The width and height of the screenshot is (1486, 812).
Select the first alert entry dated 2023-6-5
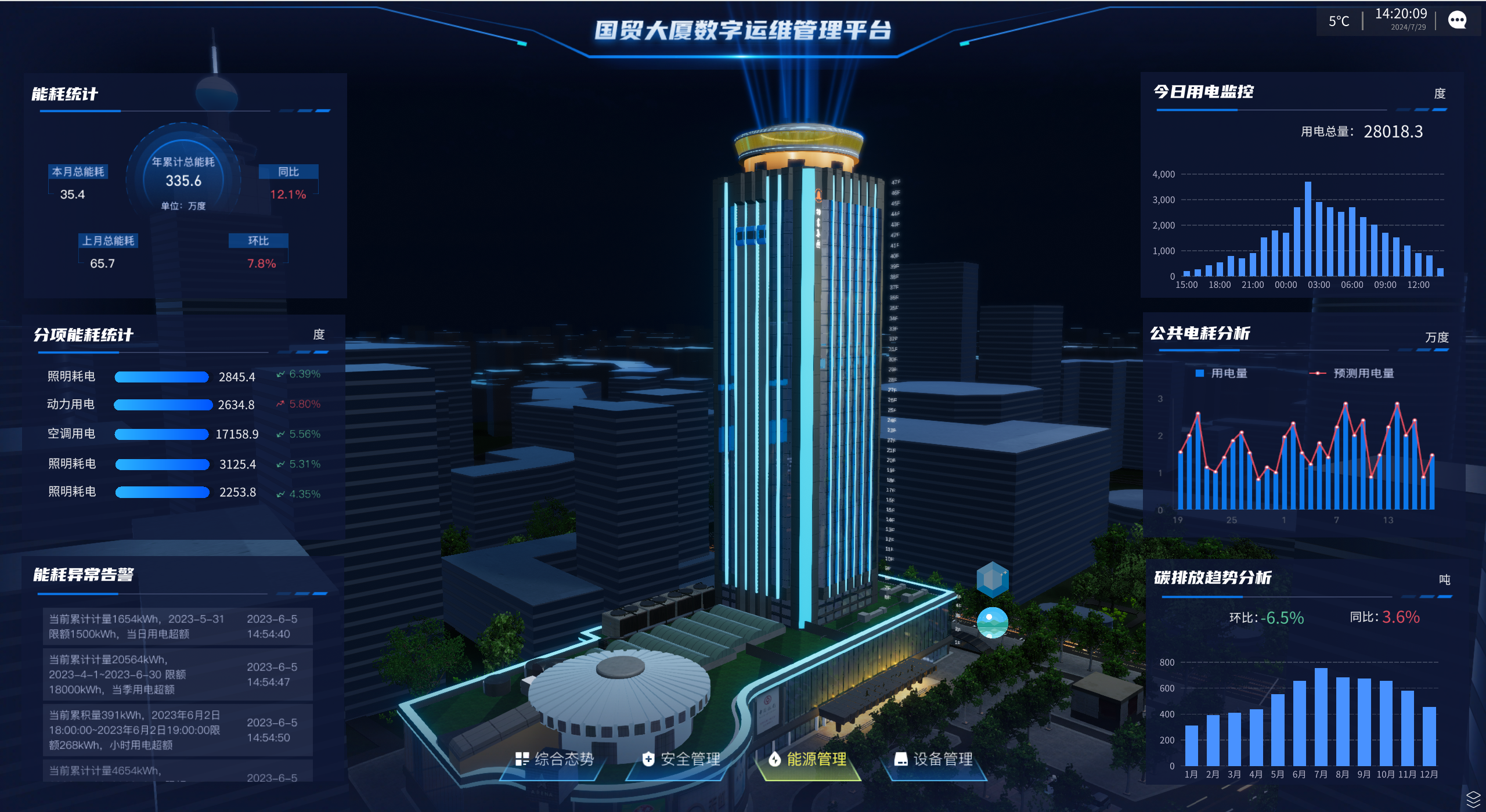(178, 626)
